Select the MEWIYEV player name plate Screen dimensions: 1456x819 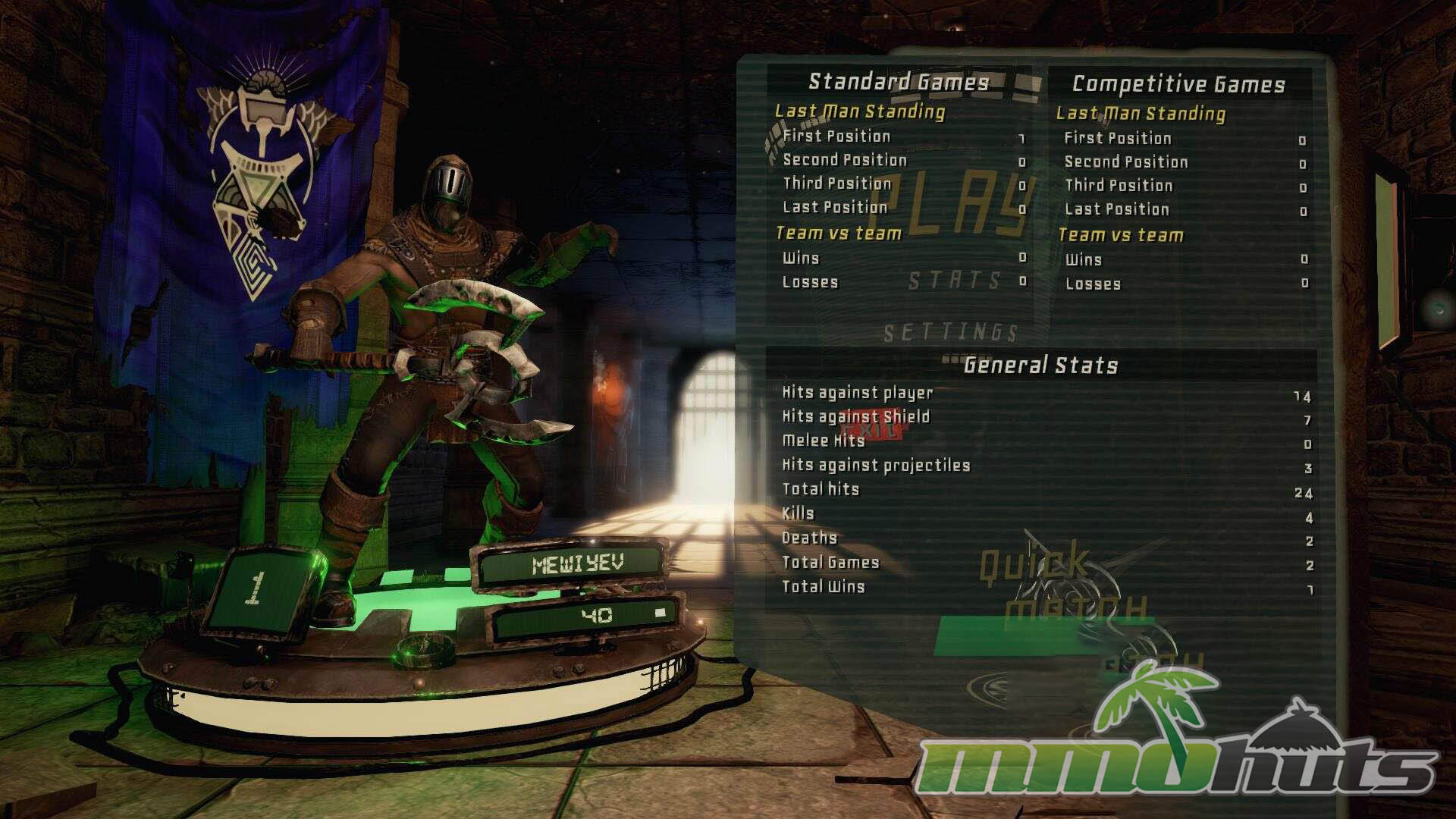[x=578, y=565]
